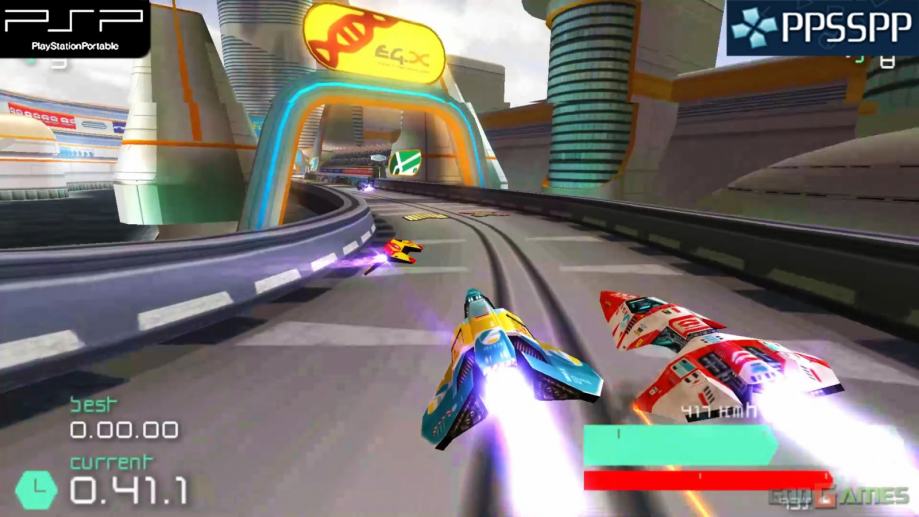Click the PSP PlayStation Portable logo

(72, 26)
